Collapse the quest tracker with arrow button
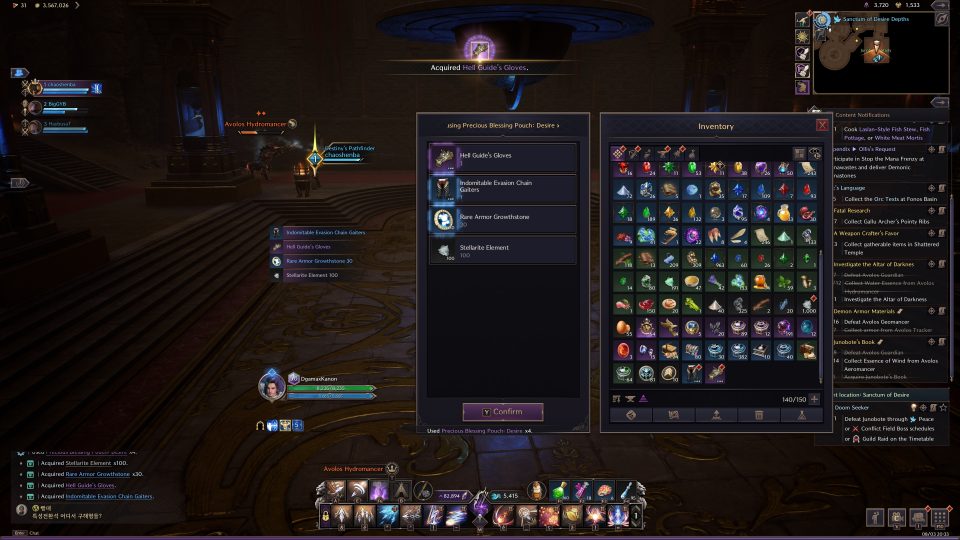This screenshot has height=540, width=960. [x=940, y=102]
